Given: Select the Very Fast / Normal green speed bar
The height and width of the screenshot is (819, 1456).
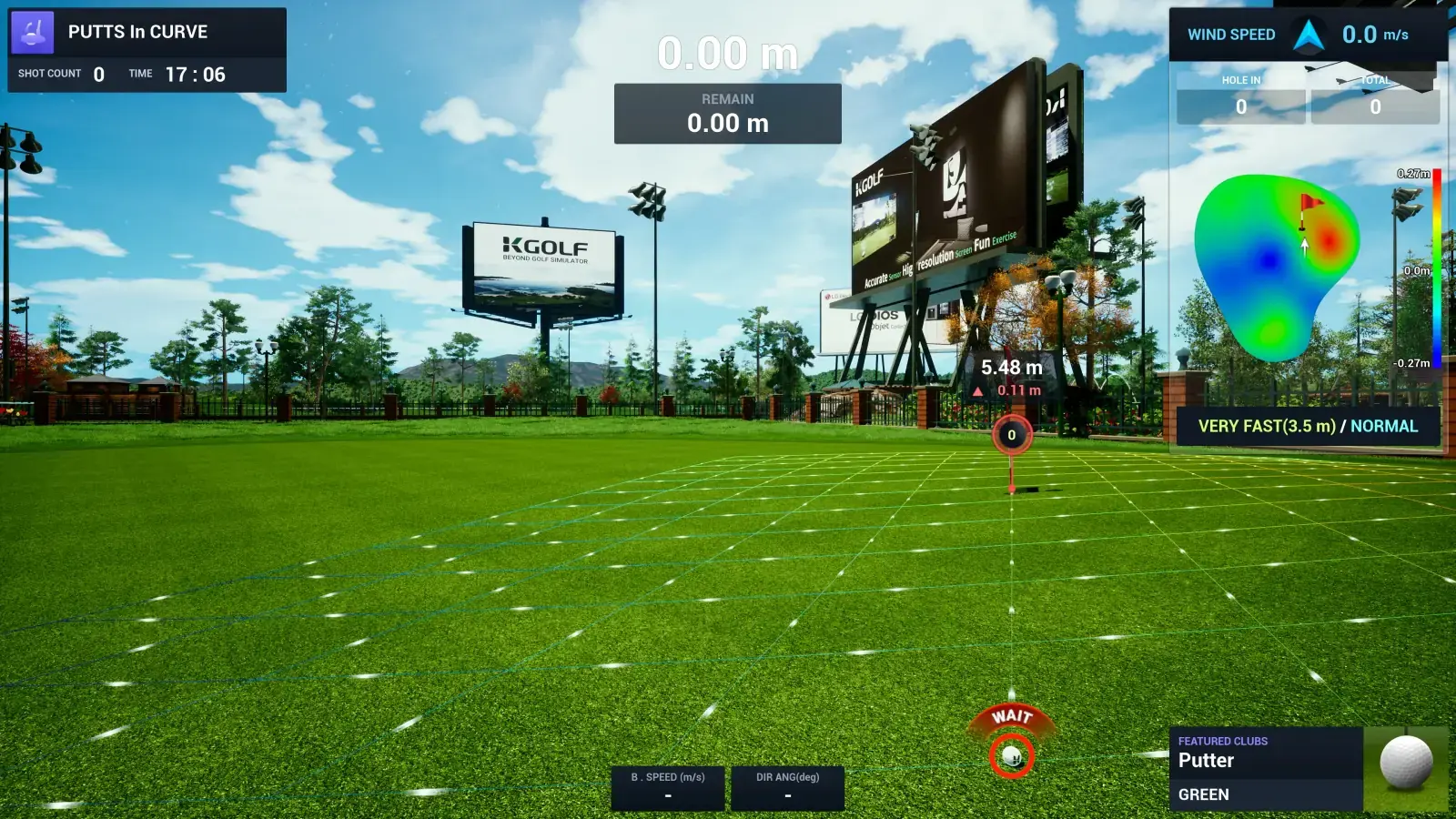Looking at the screenshot, I should coord(1308,426).
